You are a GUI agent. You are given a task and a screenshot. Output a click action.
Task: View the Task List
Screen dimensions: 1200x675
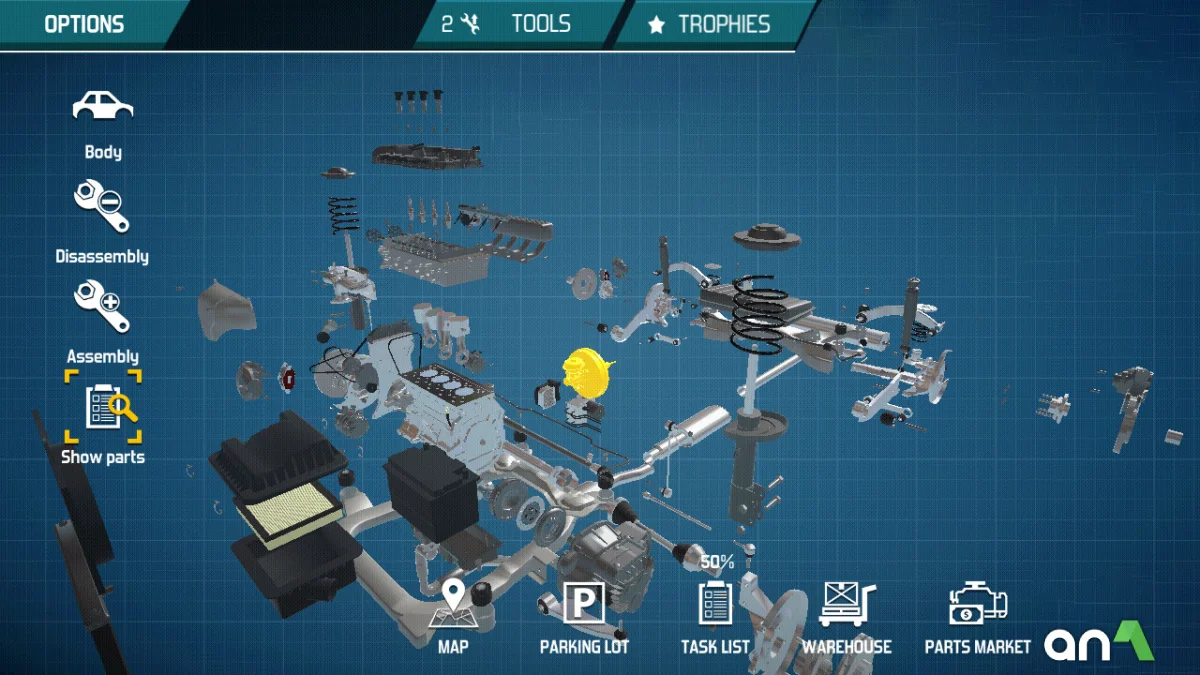(715, 607)
